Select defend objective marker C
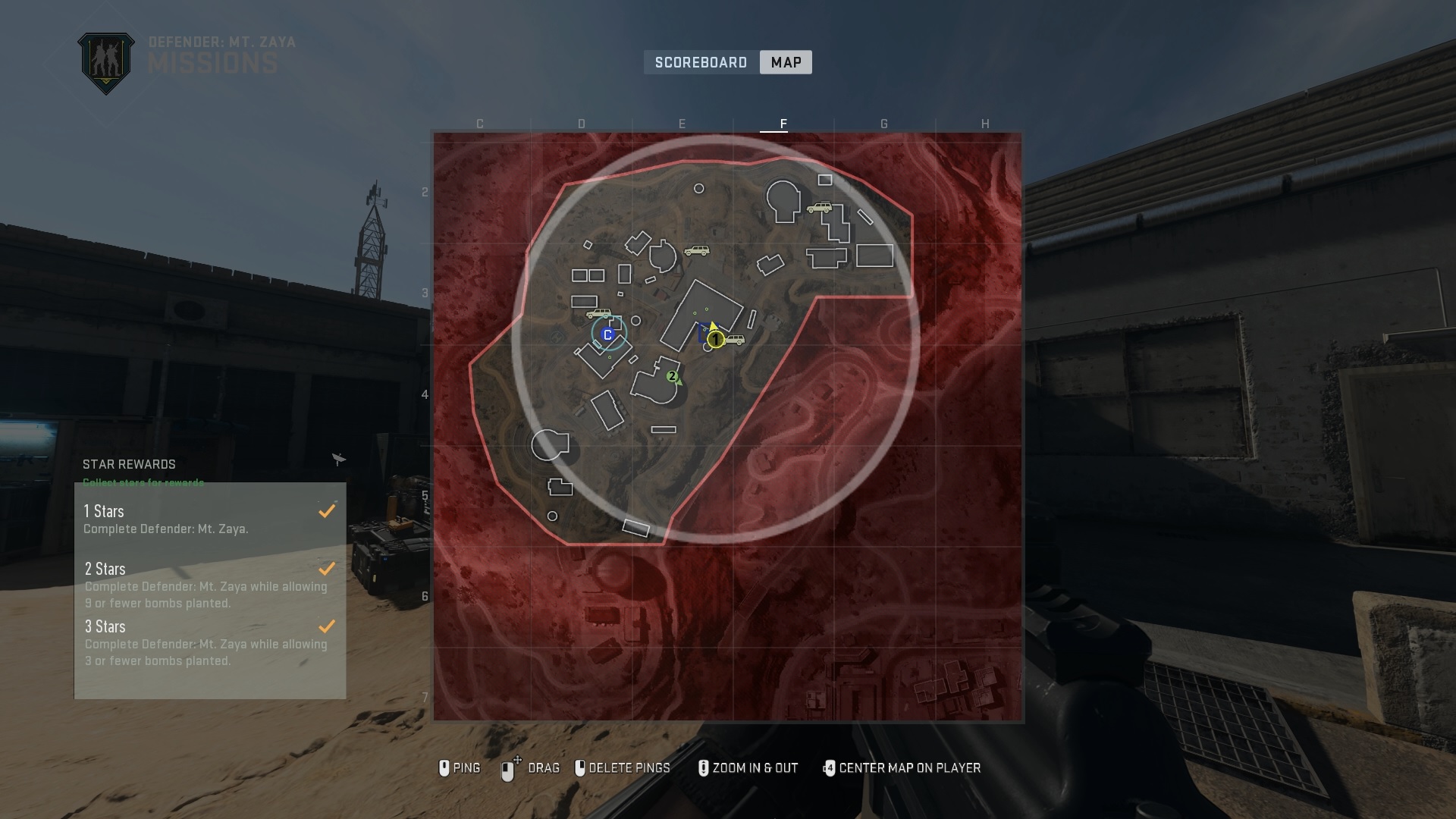 point(606,332)
